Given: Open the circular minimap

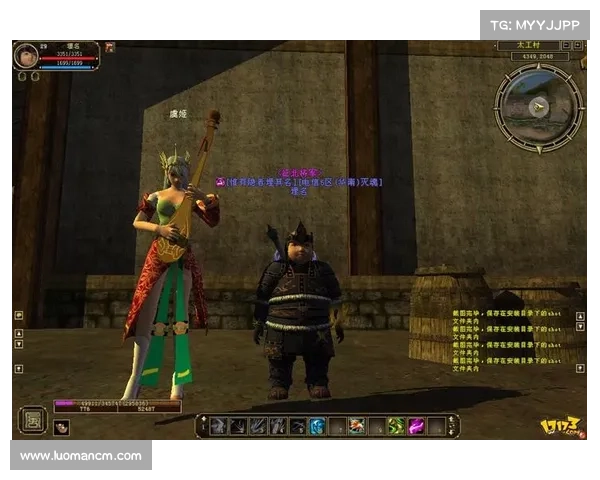Looking at the screenshot, I should pyautogui.click(x=539, y=108).
